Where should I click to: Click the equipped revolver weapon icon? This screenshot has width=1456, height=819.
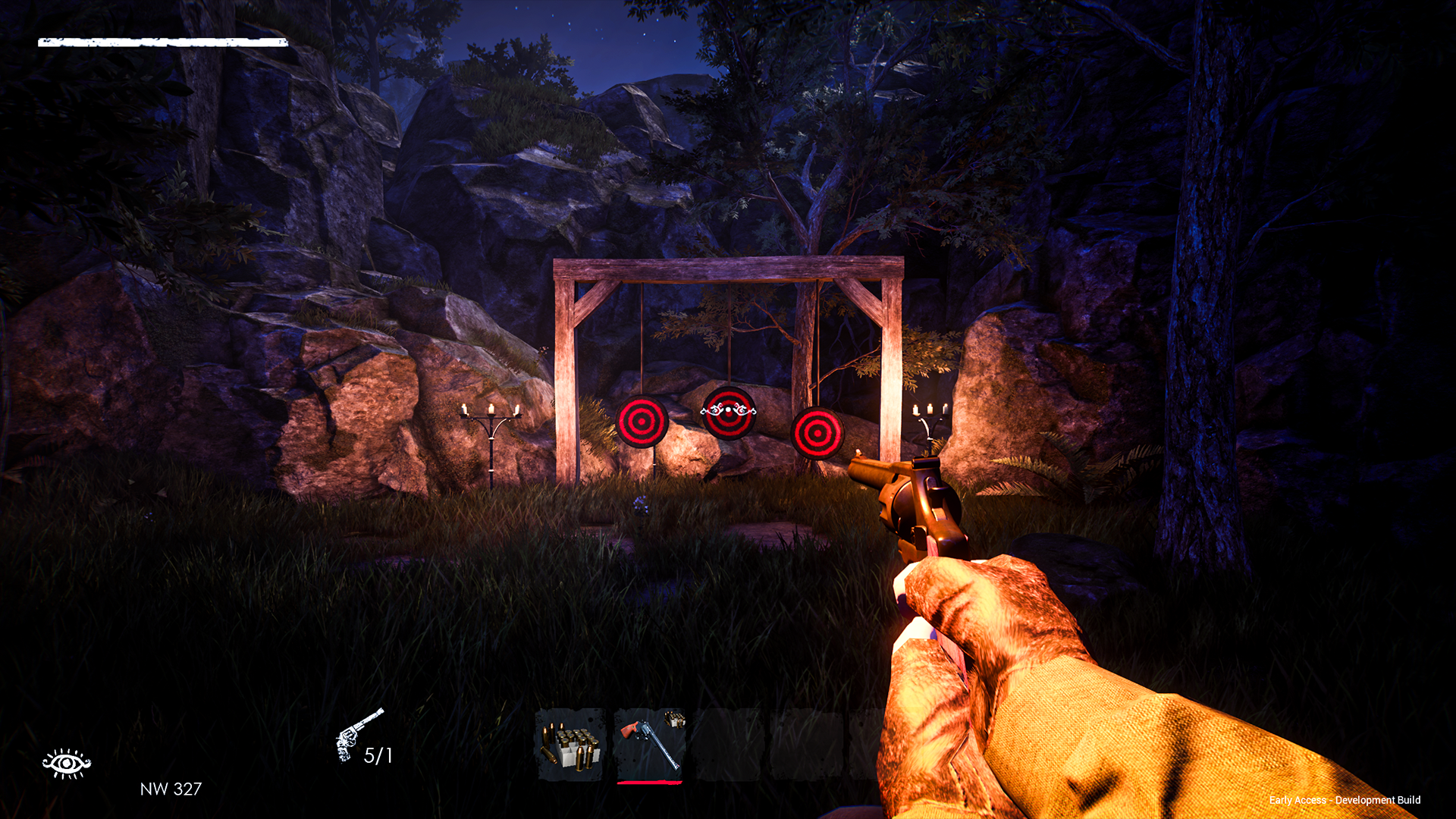[x=358, y=733]
